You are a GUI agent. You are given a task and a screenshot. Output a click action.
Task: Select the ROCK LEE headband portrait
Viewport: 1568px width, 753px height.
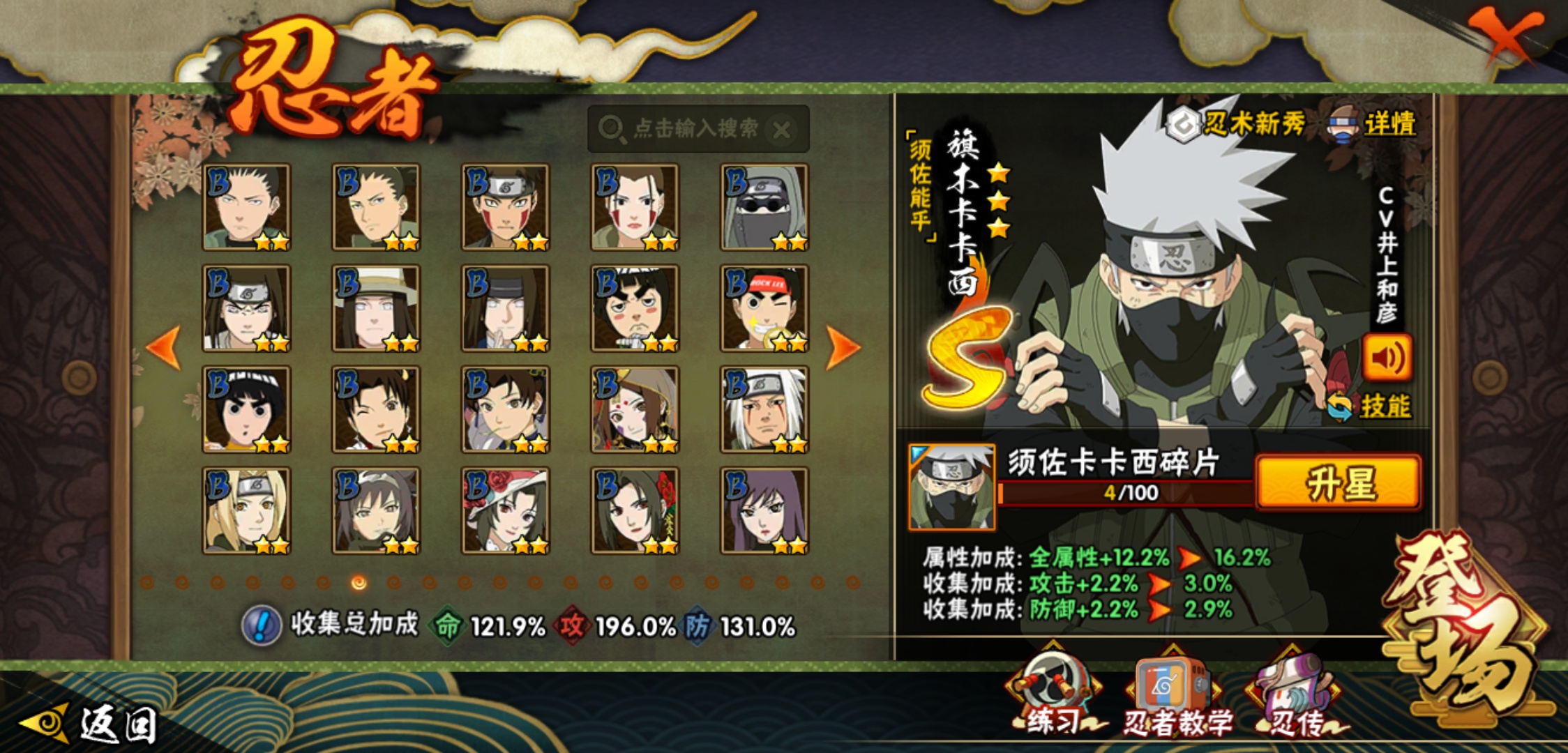tap(764, 308)
